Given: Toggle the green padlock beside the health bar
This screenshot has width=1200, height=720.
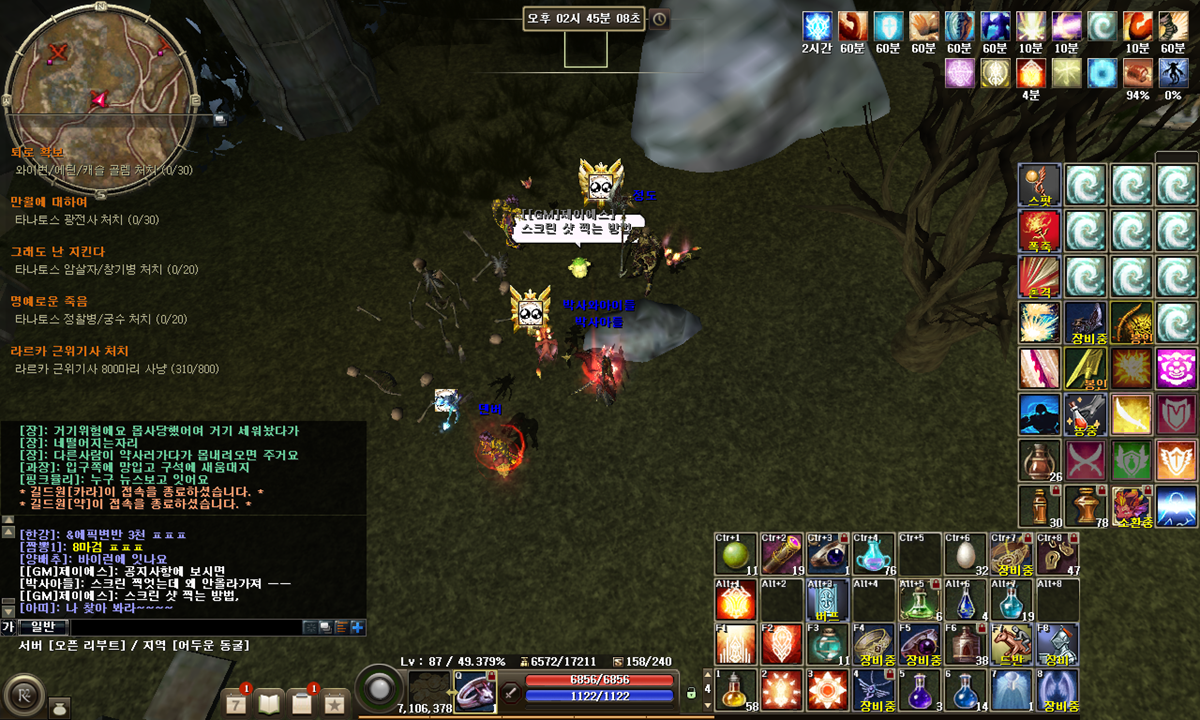Looking at the screenshot, I should (x=690, y=692).
